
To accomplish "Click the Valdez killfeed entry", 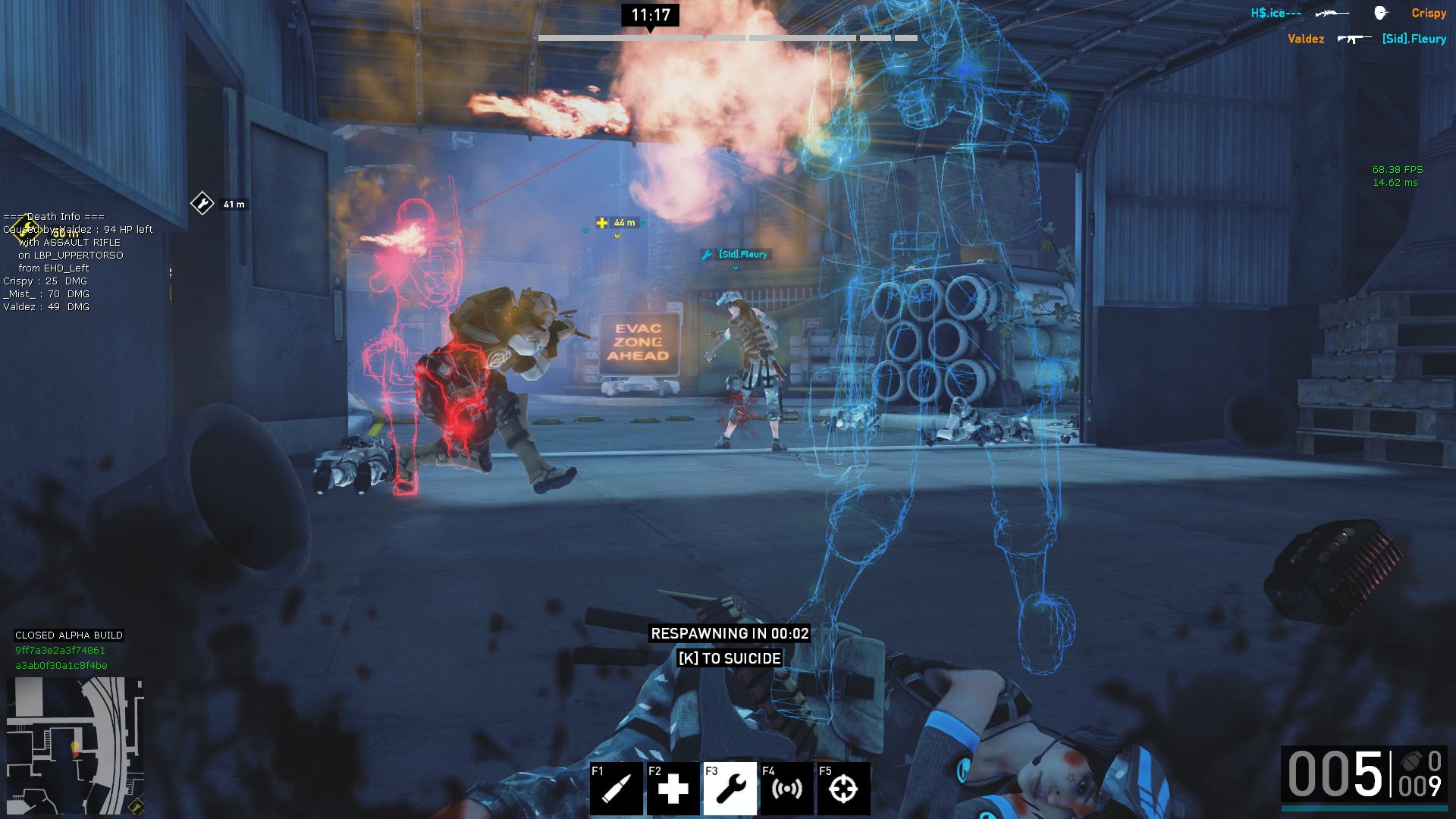I will pos(1305,39).
